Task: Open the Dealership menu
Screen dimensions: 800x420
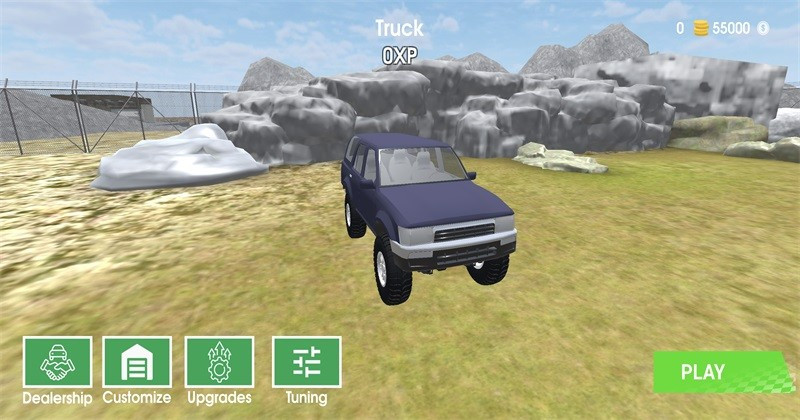Action: point(58,362)
